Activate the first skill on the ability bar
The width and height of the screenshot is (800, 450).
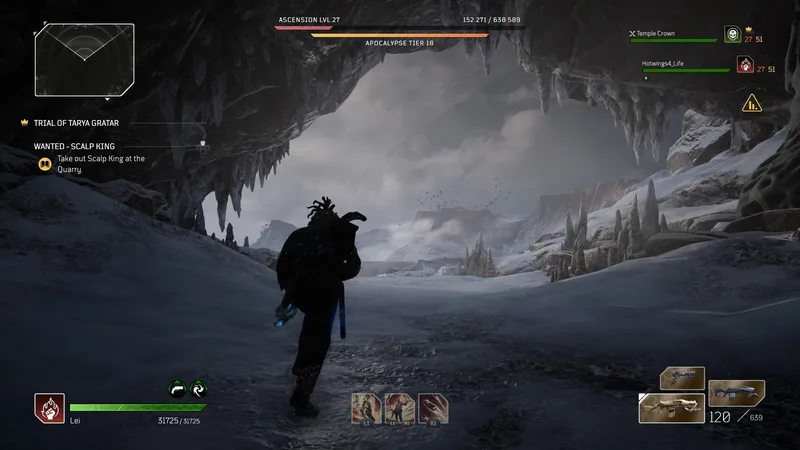[x=365, y=406]
